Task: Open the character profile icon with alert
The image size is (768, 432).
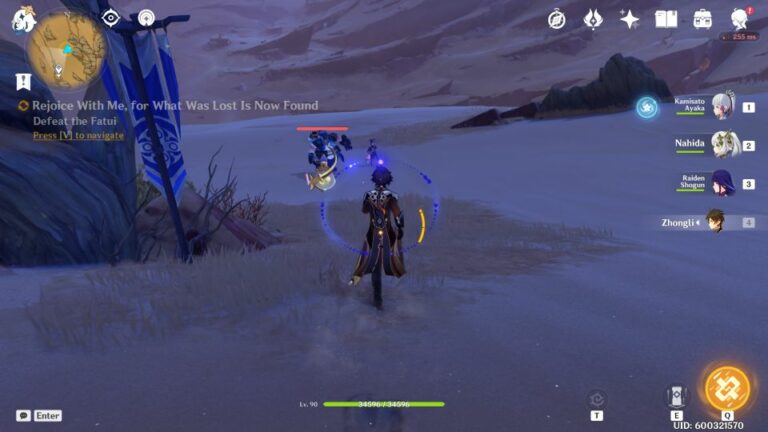Action: click(x=740, y=19)
